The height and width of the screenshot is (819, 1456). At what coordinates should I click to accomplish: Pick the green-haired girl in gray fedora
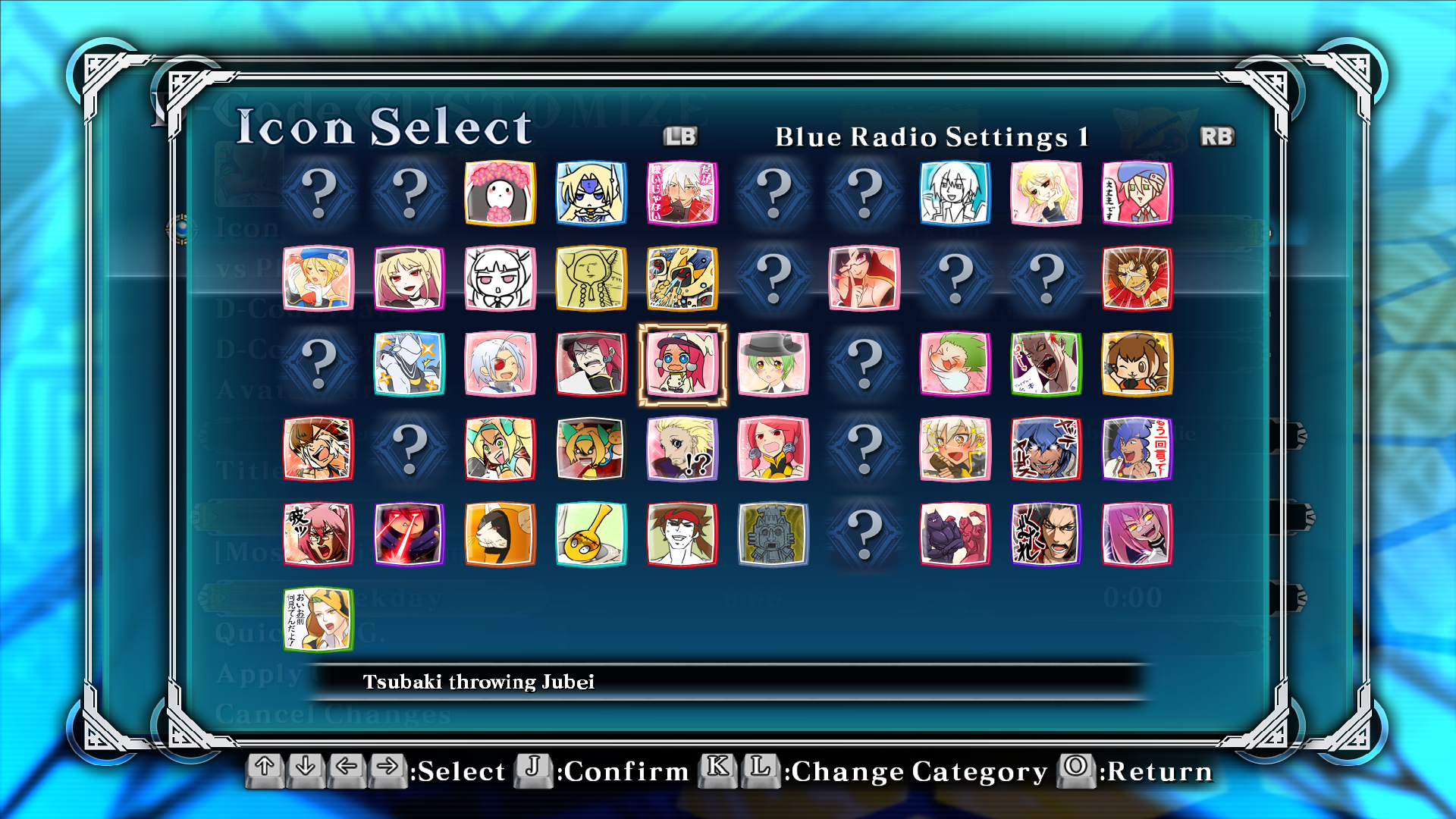pyautogui.click(x=773, y=364)
